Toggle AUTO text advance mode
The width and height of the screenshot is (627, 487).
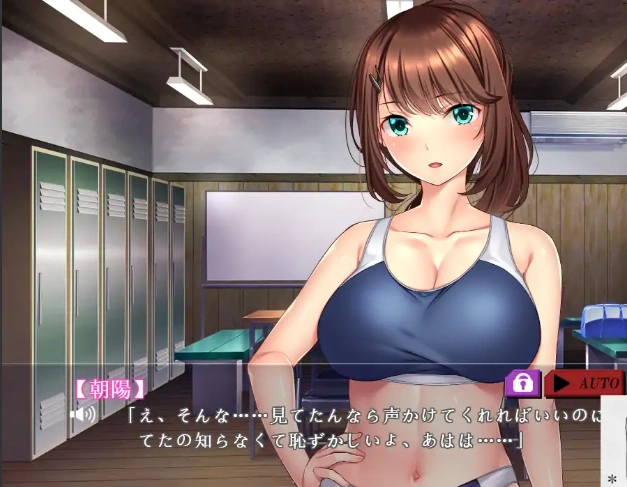click(x=584, y=383)
